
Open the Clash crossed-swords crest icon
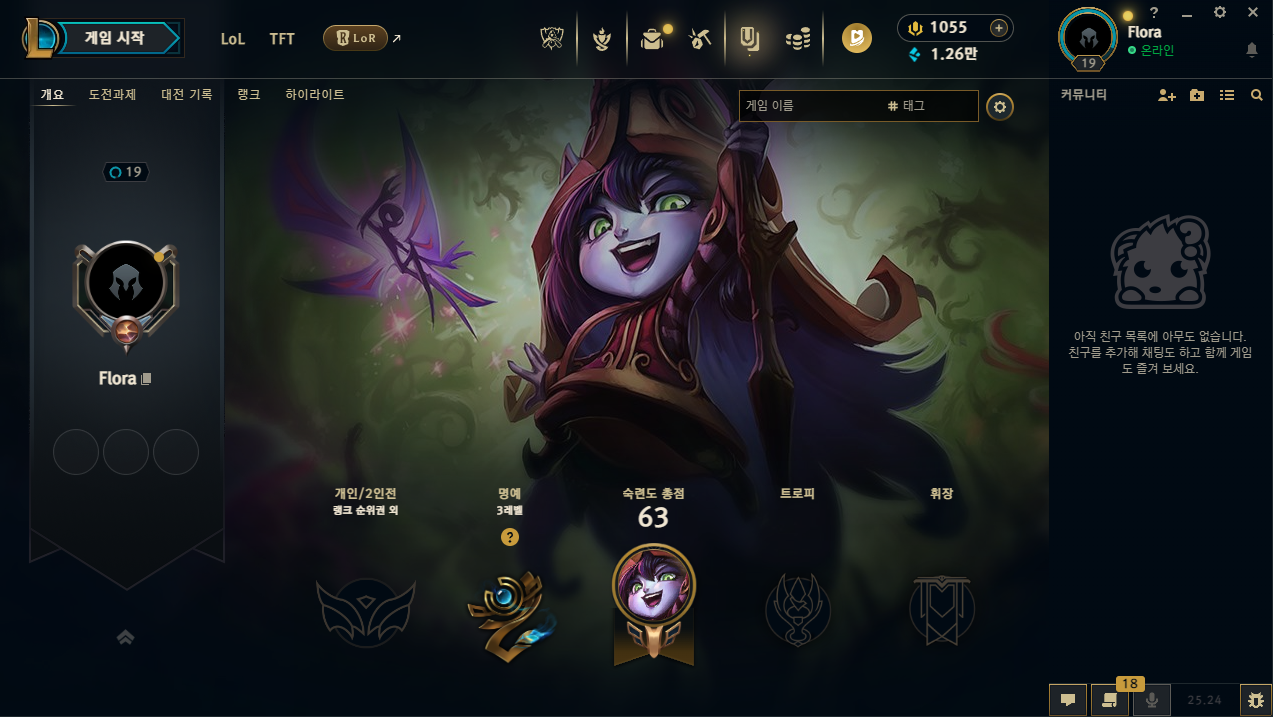pos(552,39)
